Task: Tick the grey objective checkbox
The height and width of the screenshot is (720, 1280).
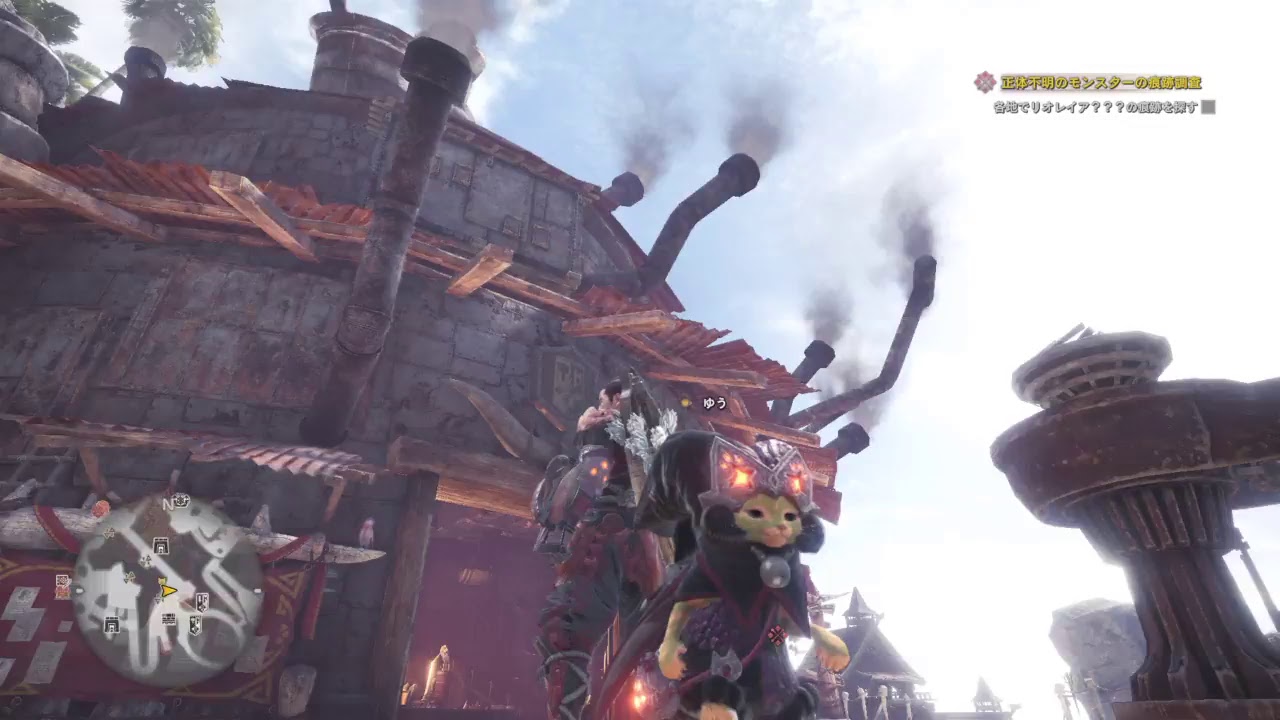Action: (1208, 107)
